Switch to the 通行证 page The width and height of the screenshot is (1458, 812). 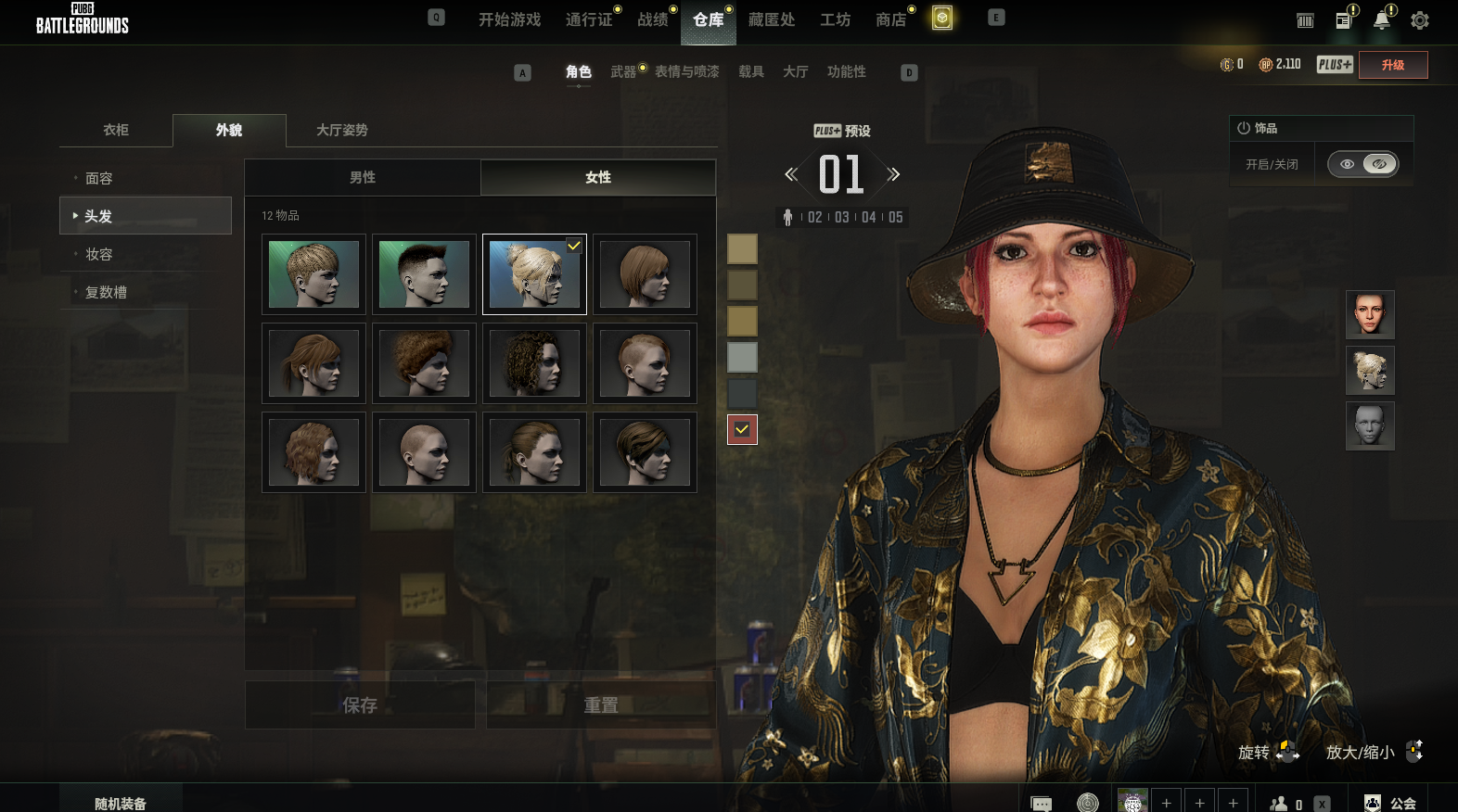[589, 19]
